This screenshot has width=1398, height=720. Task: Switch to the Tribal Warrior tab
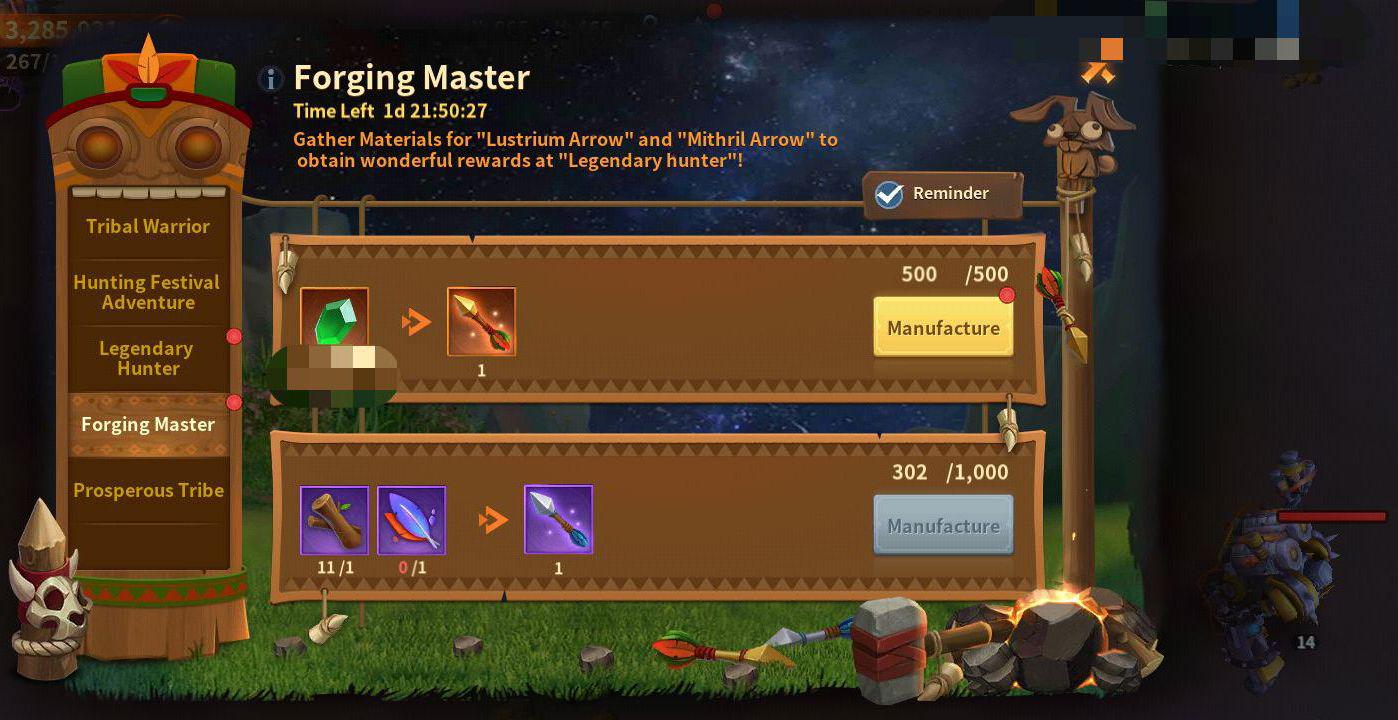coord(146,227)
